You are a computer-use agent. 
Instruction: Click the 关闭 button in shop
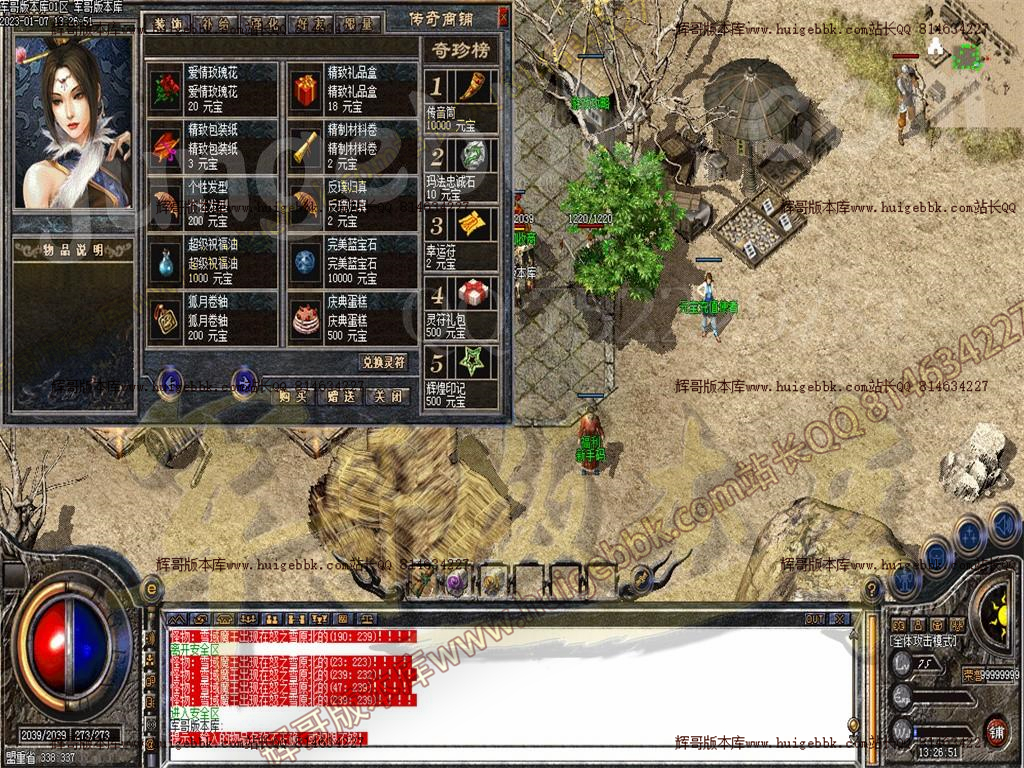pyautogui.click(x=387, y=396)
